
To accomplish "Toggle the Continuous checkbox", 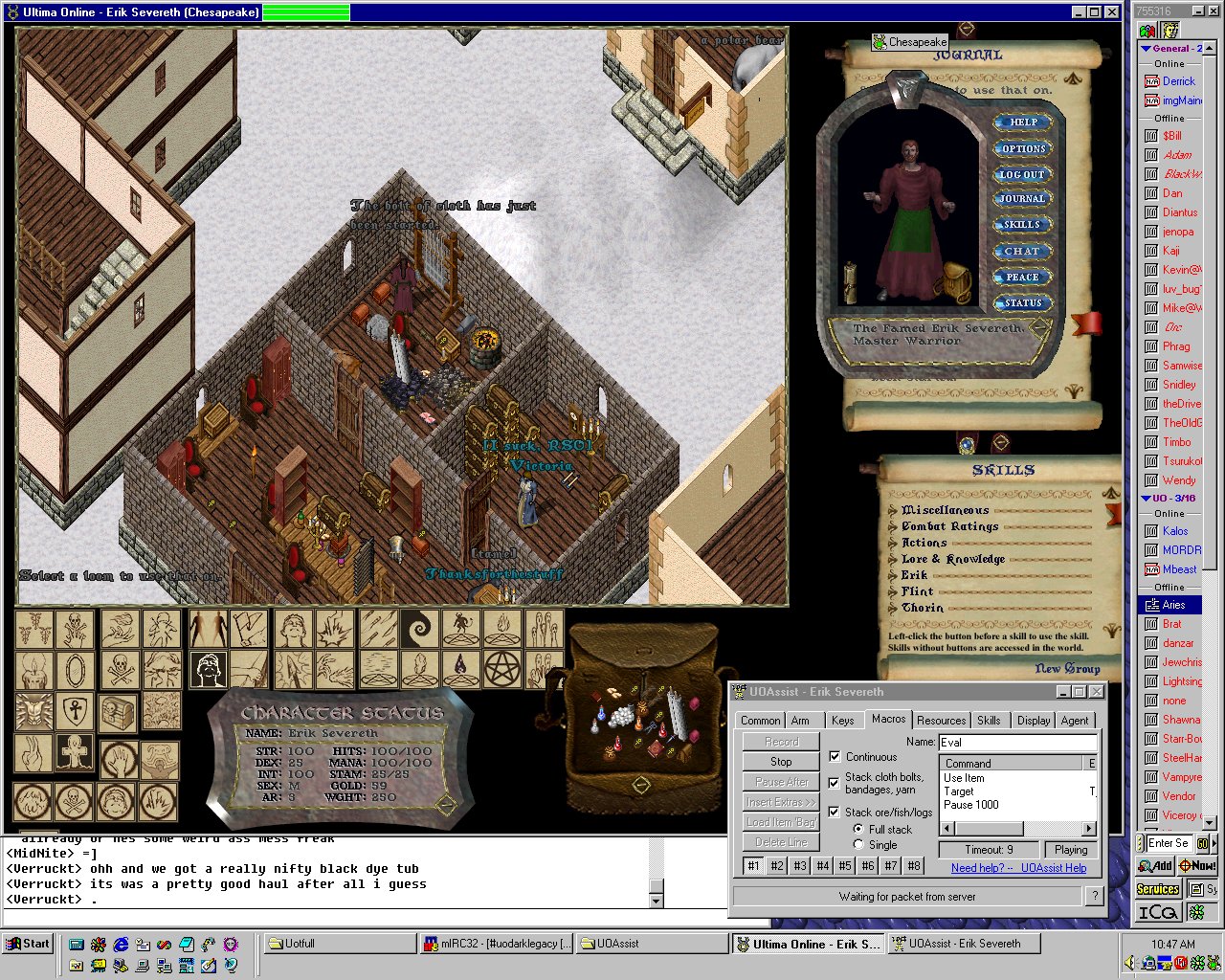I will 835,757.
